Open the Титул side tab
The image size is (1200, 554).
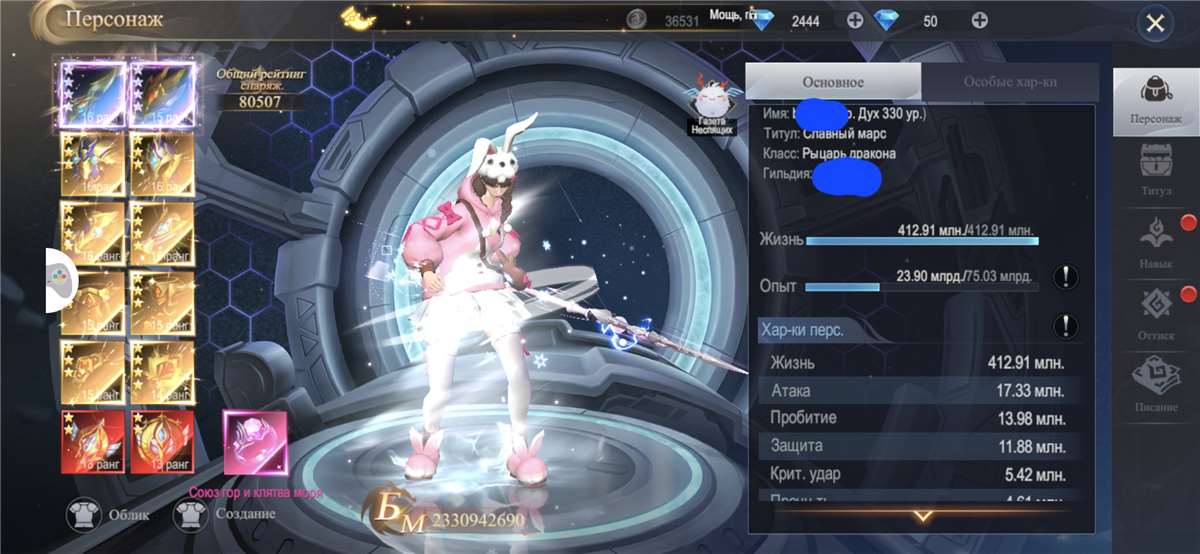[x=1155, y=169]
